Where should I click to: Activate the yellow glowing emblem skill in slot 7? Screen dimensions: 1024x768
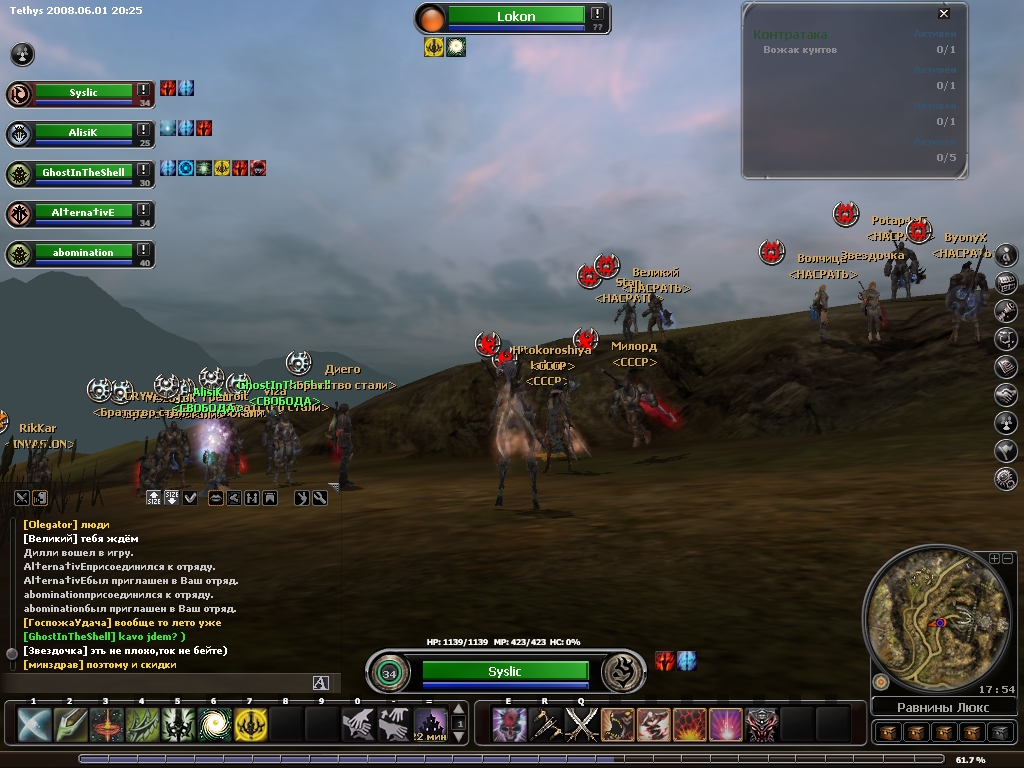250,724
